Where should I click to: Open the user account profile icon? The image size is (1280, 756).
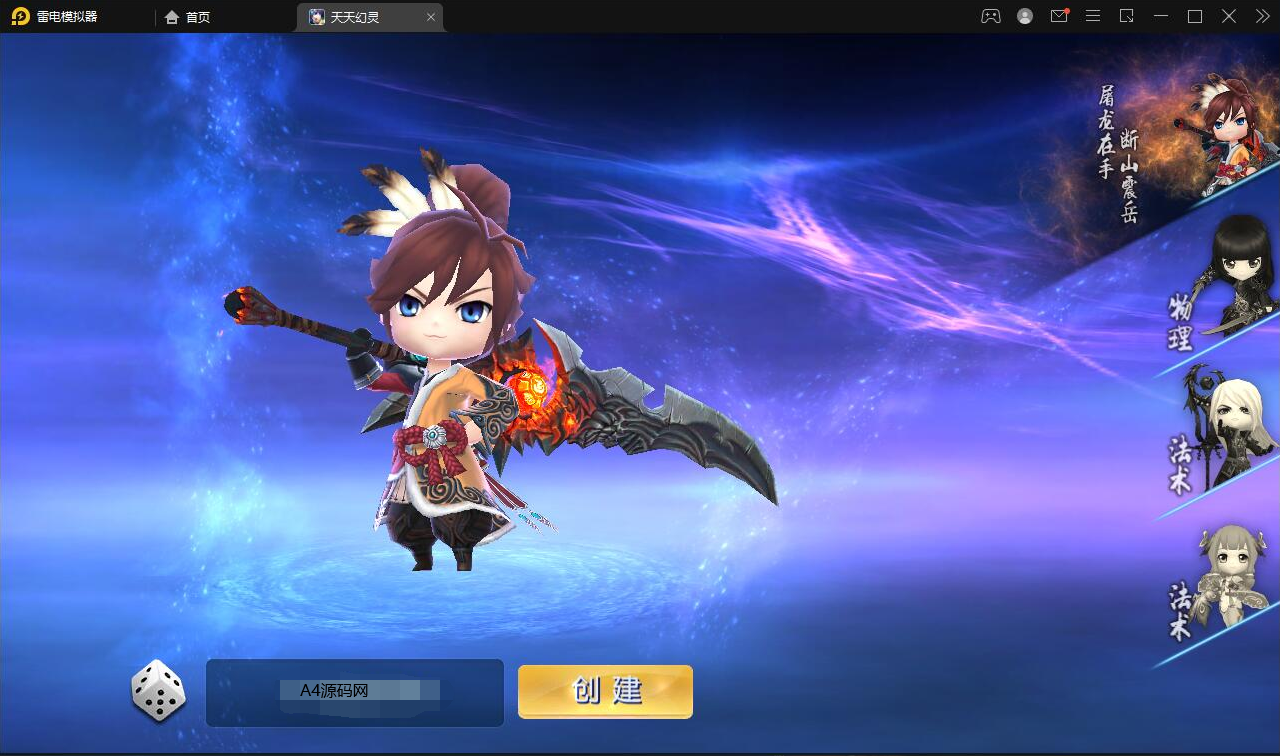pyautogui.click(x=1024, y=16)
